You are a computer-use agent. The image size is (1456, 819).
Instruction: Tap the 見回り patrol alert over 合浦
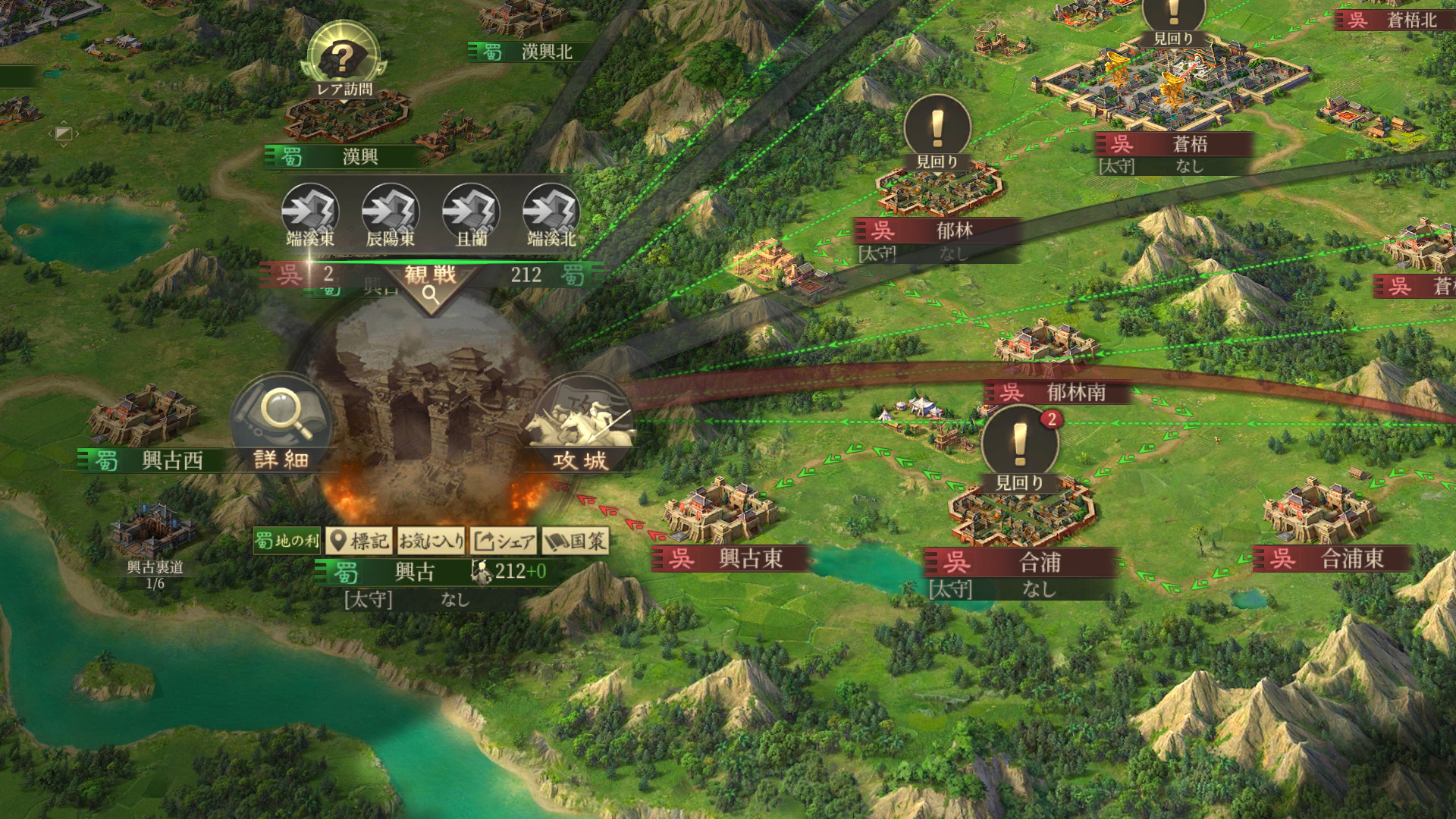pyautogui.click(x=1019, y=449)
